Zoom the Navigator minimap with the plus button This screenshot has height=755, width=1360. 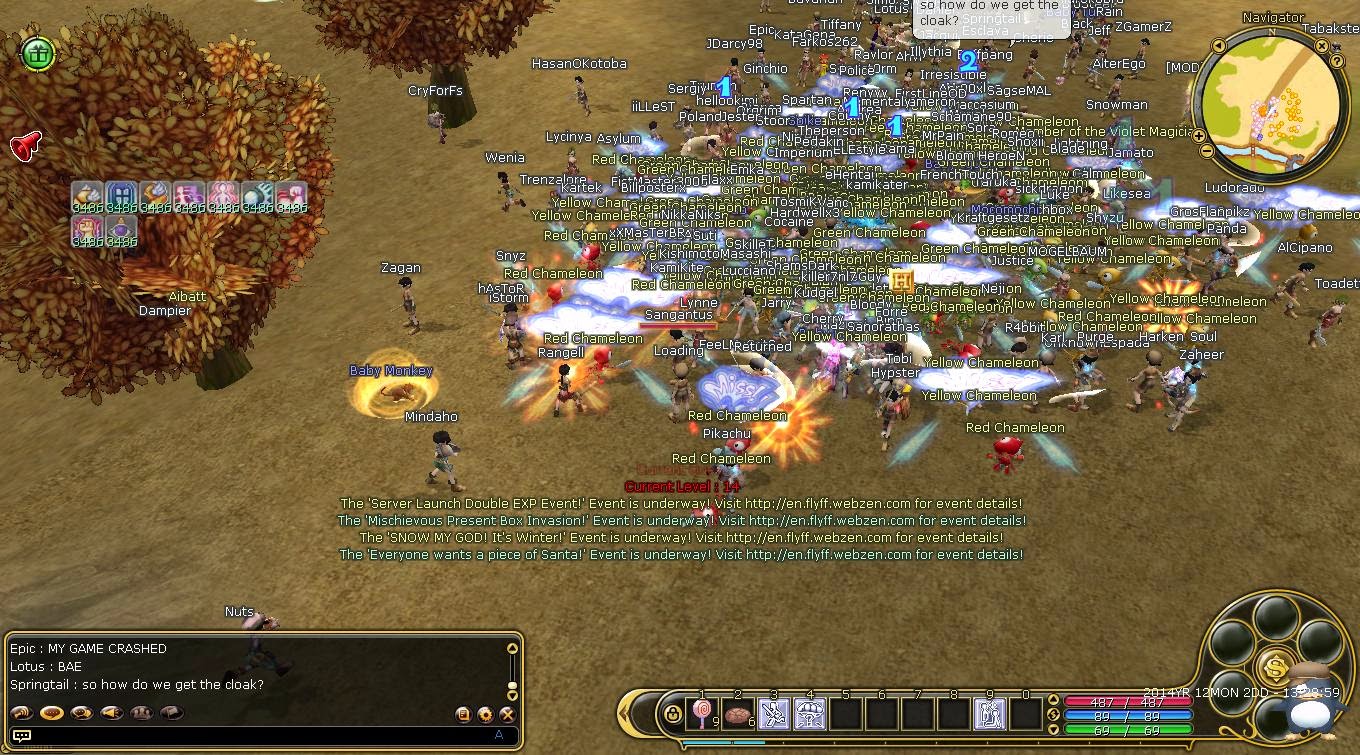(x=1199, y=134)
